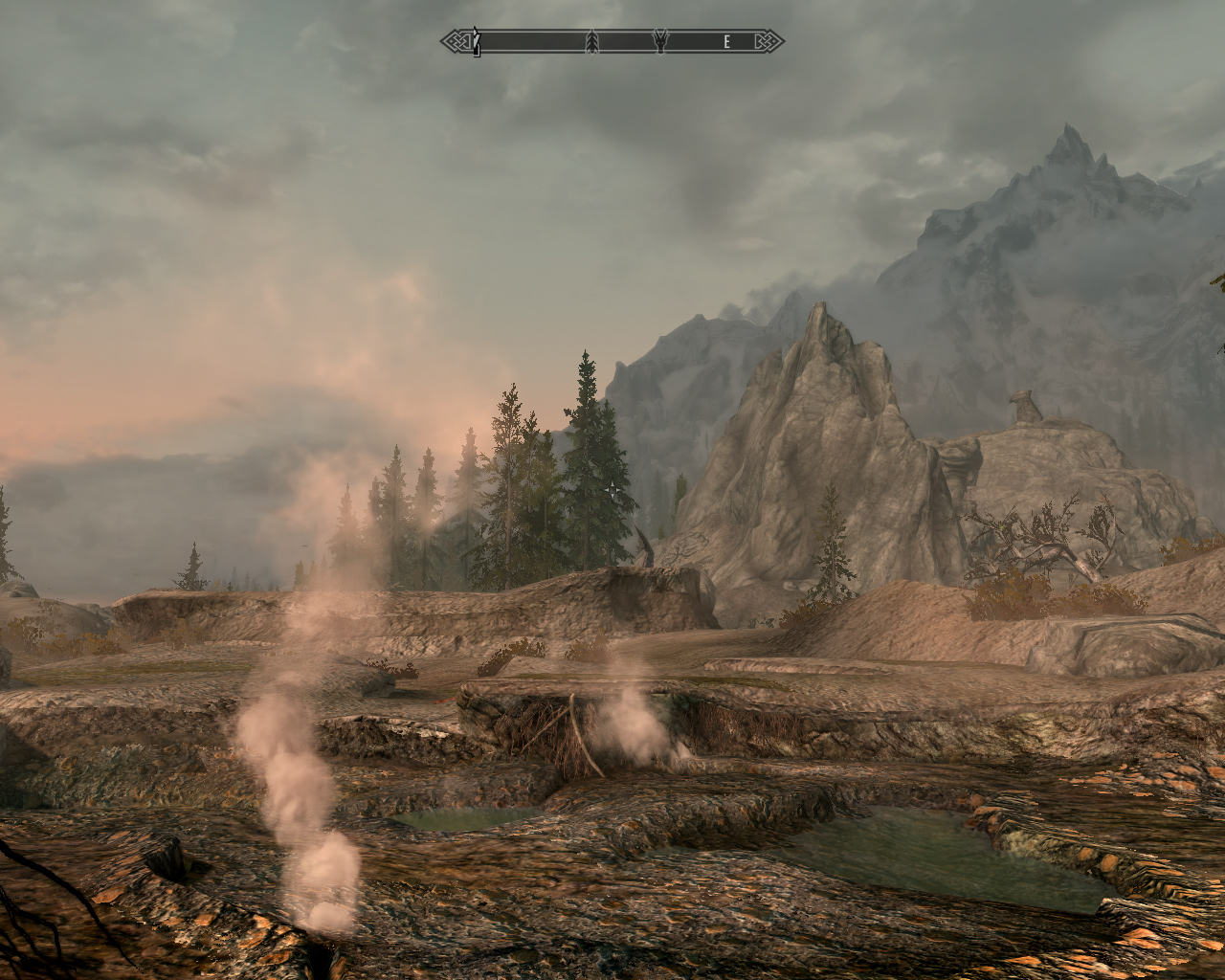This screenshot has height=980, width=1225.
Task: Click the East letter on the compass
Action: click(x=727, y=41)
